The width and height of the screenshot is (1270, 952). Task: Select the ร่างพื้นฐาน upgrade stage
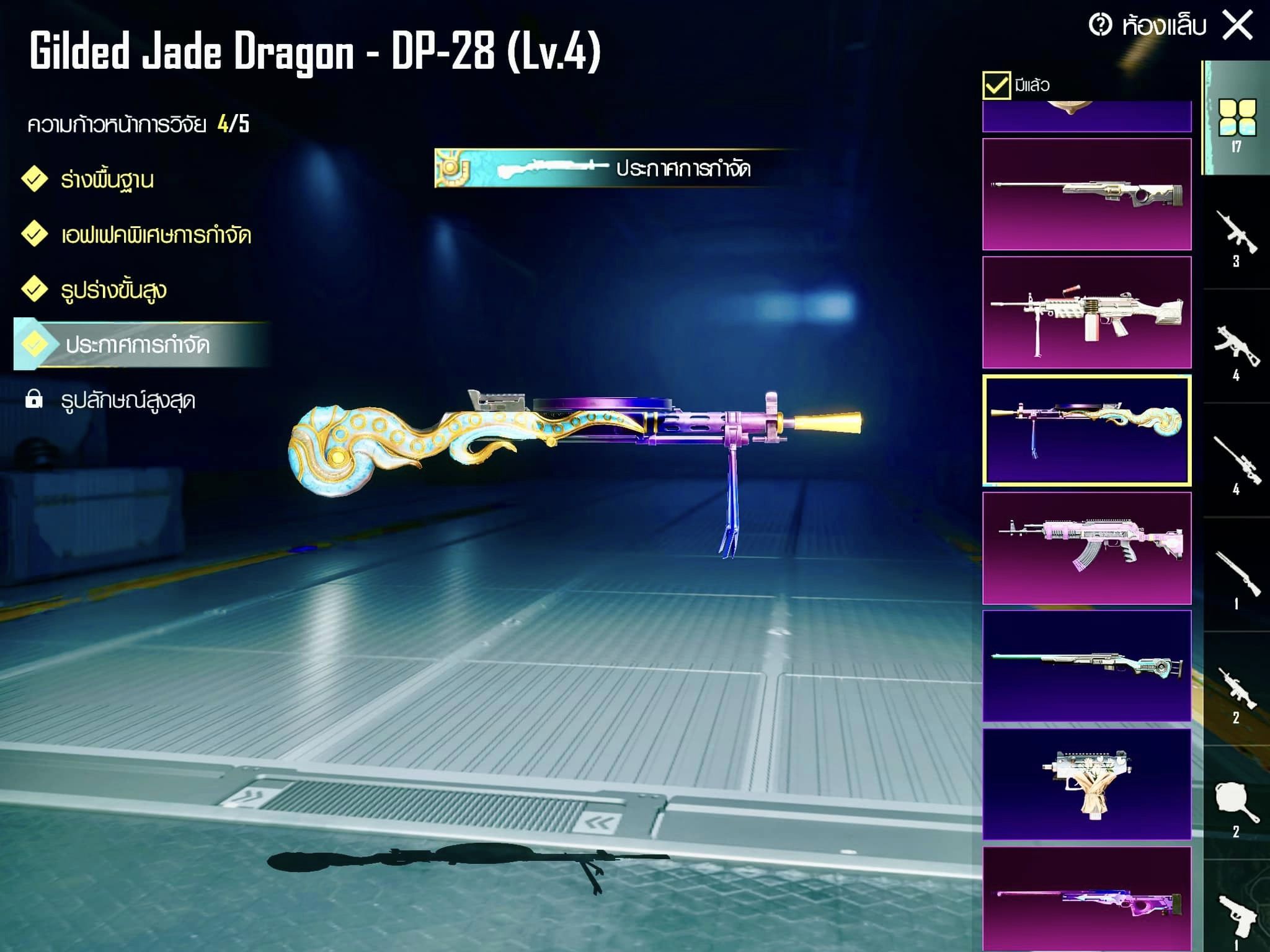[107, 180]
